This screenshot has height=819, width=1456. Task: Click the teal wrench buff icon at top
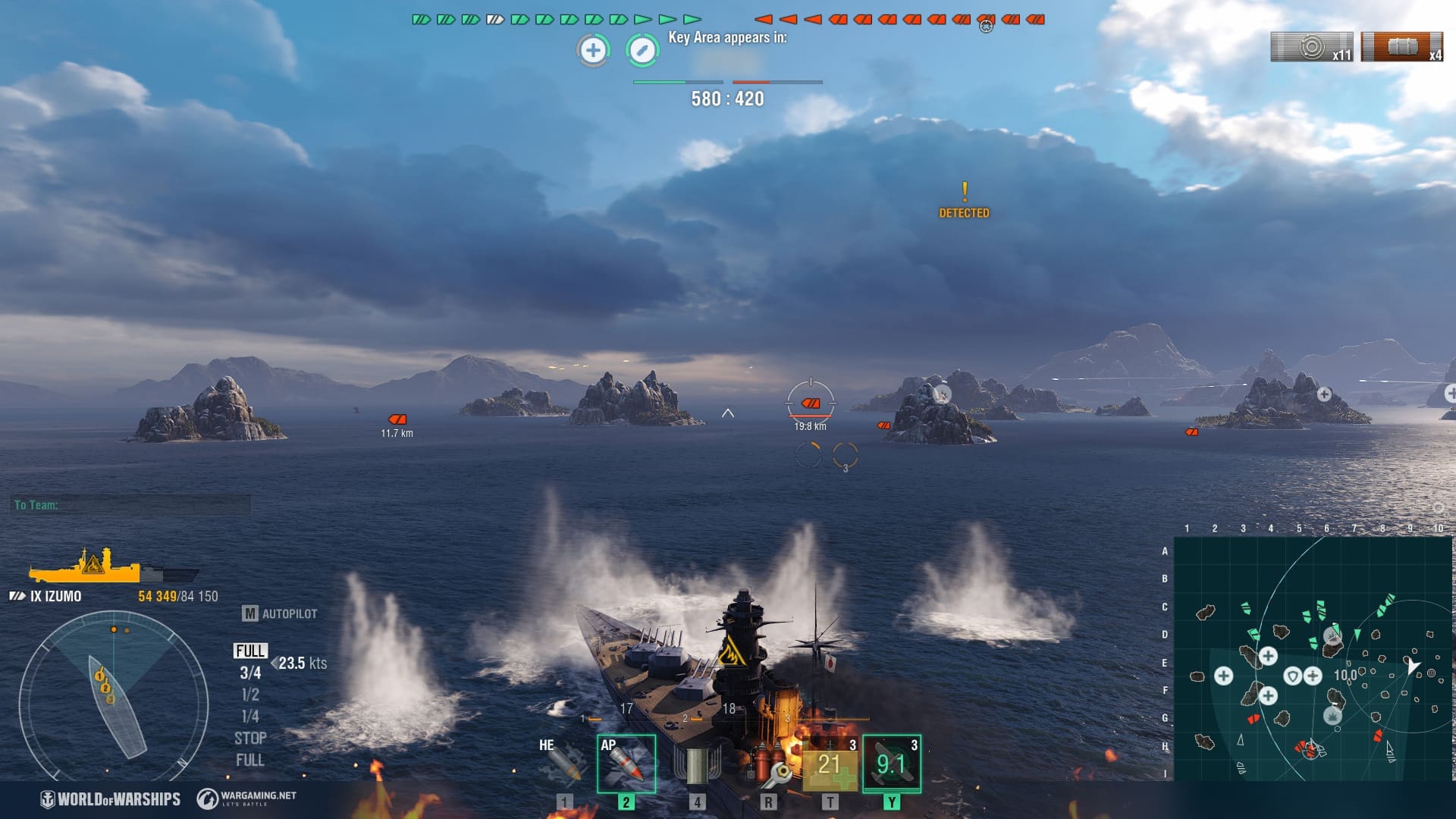point(642,51)
